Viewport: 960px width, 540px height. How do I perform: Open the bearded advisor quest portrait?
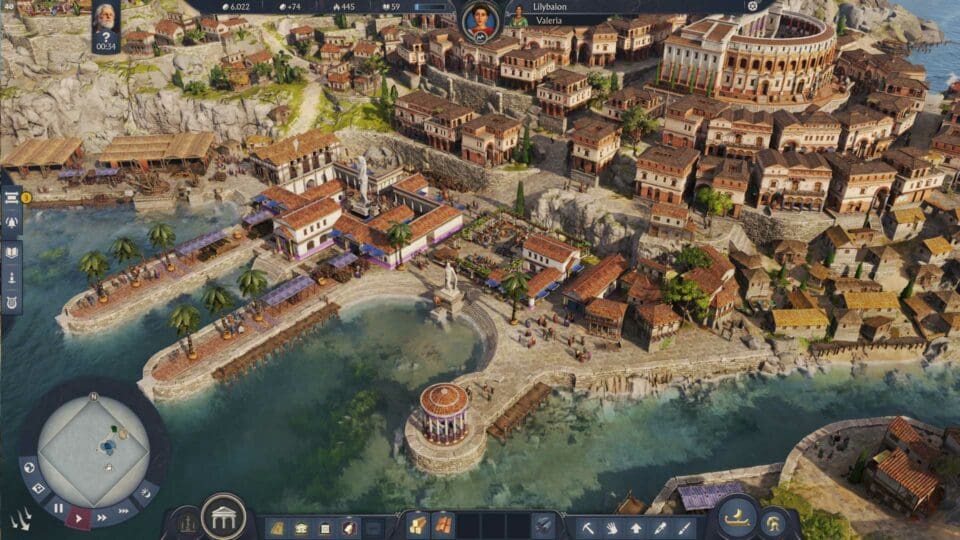[105, 17]
